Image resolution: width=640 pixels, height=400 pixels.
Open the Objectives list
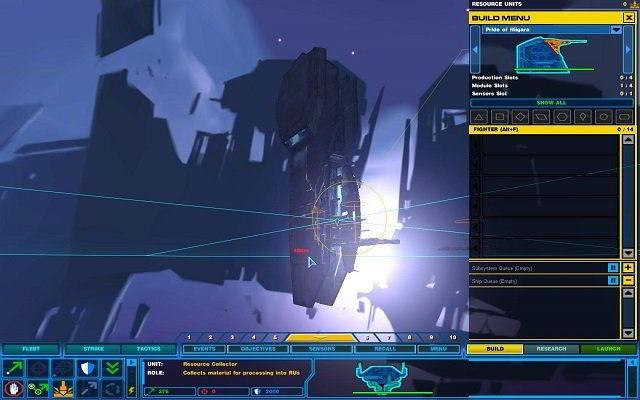(x=259, y=349)
